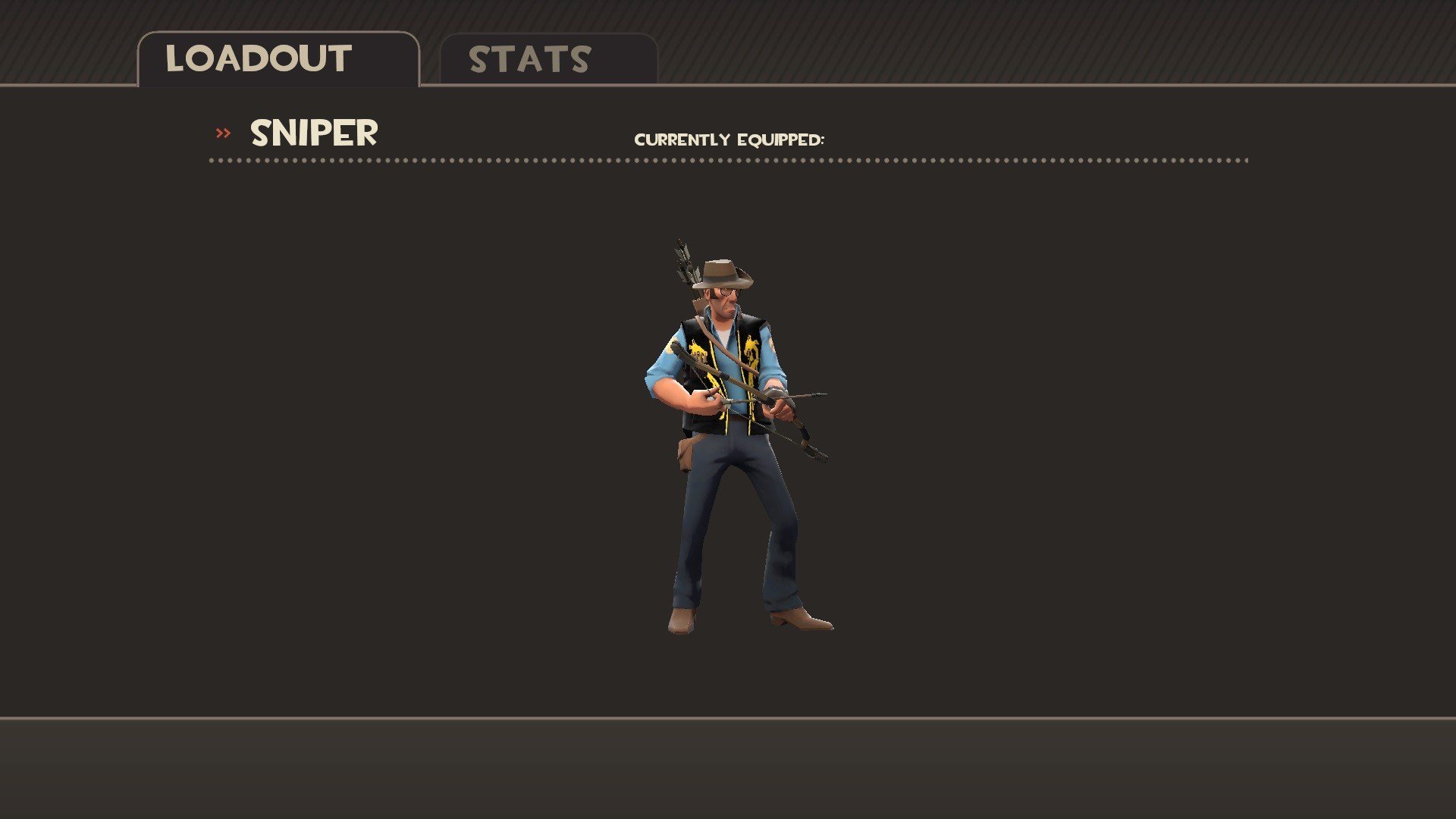Image resolution: width=1456 pixels, height=819 pixels.
Task: Select the Loadout tab
Action: tap(278, 59)
